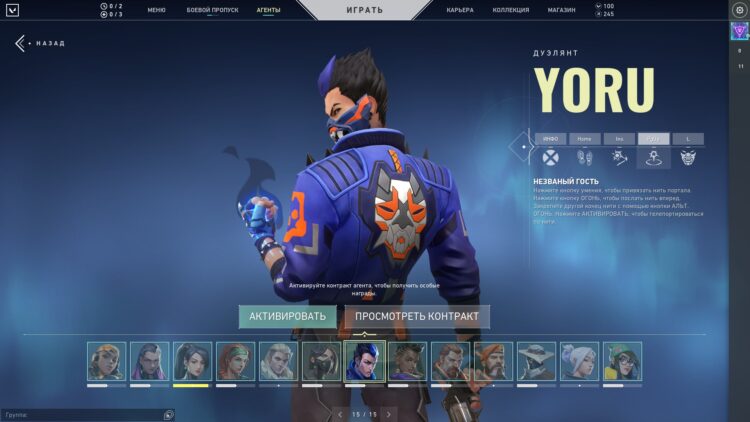Screen dimensions: 750x422
Task: Activate Yoru's contract with АКТИВИРОВАТЬ
Action: 287,317
